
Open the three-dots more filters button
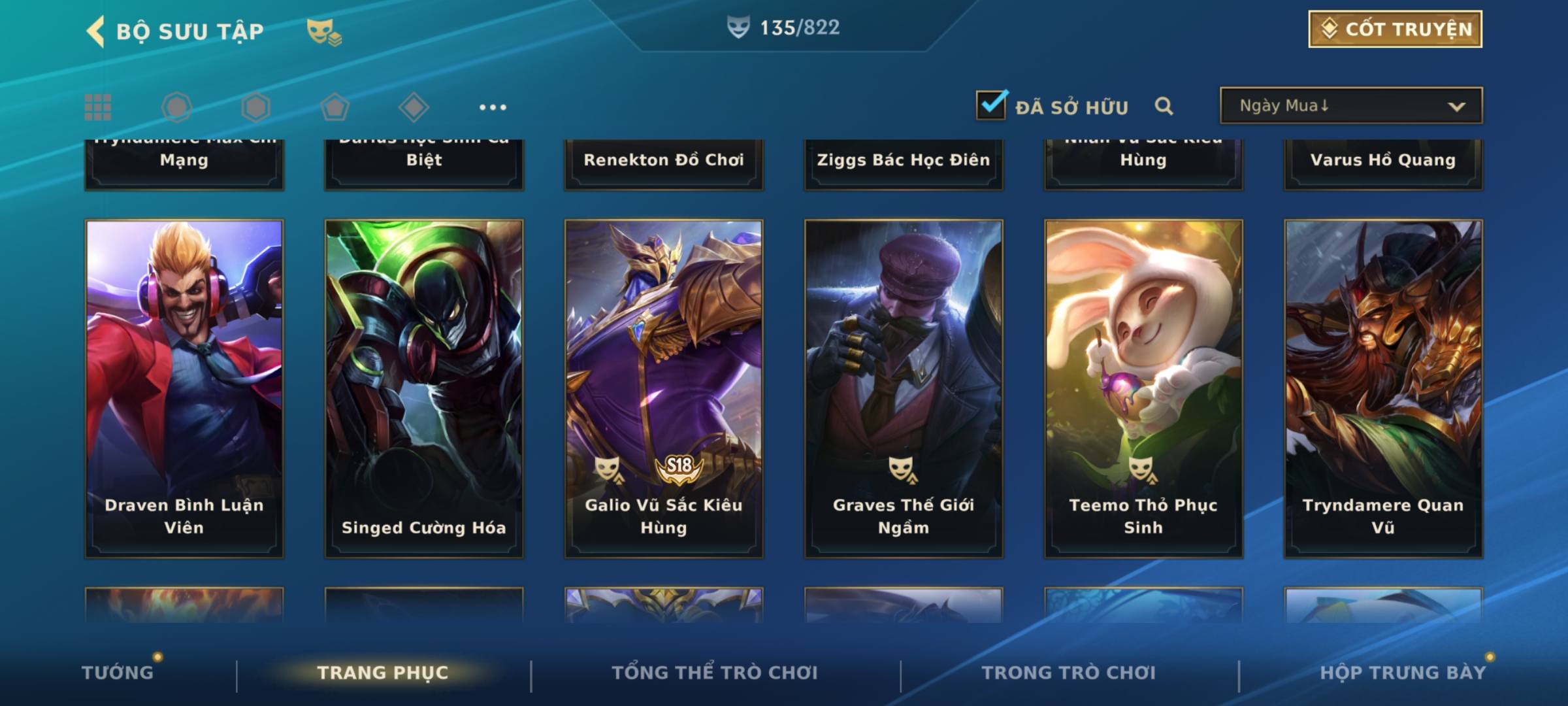pos(493,107)
